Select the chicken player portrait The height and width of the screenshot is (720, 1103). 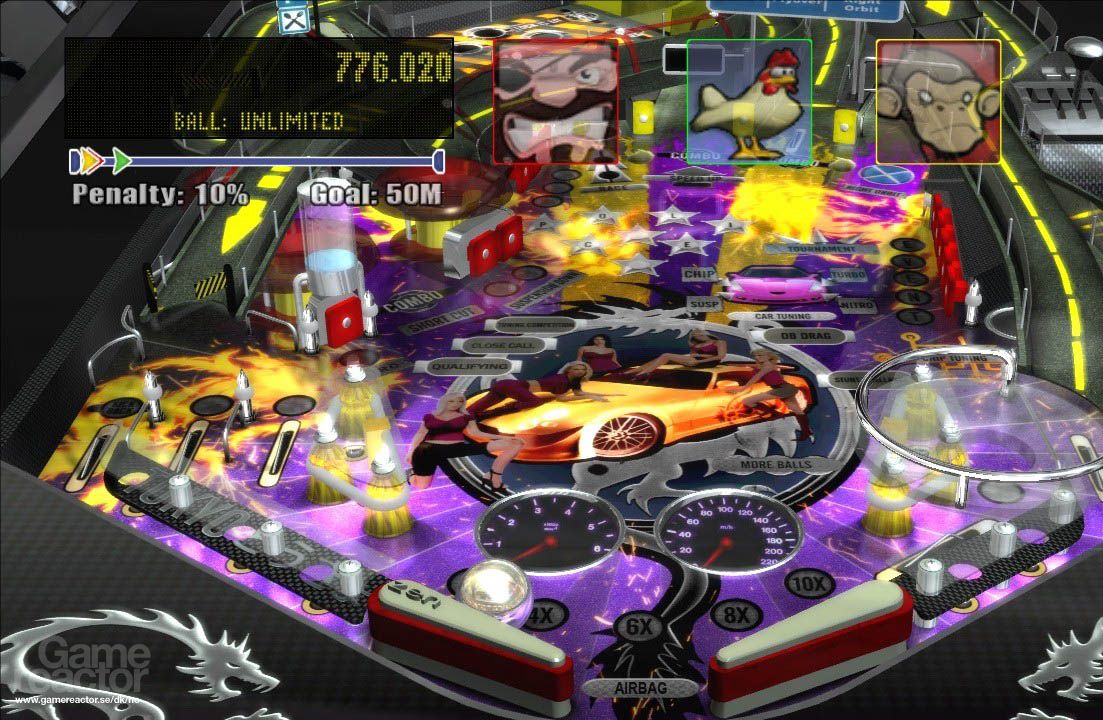click(x=749, y=100)
